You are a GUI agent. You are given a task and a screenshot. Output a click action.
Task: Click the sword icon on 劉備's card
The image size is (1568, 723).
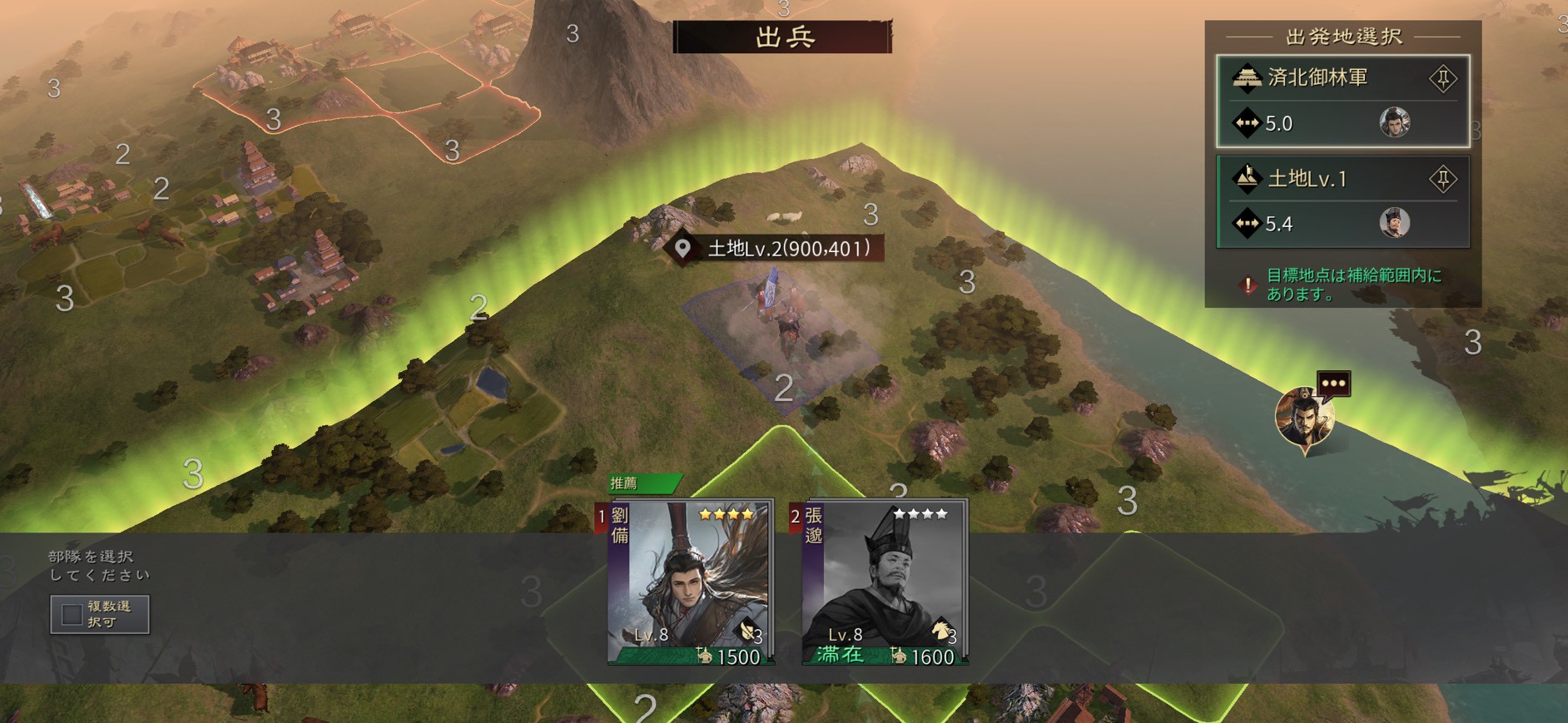tap(748, 631)
